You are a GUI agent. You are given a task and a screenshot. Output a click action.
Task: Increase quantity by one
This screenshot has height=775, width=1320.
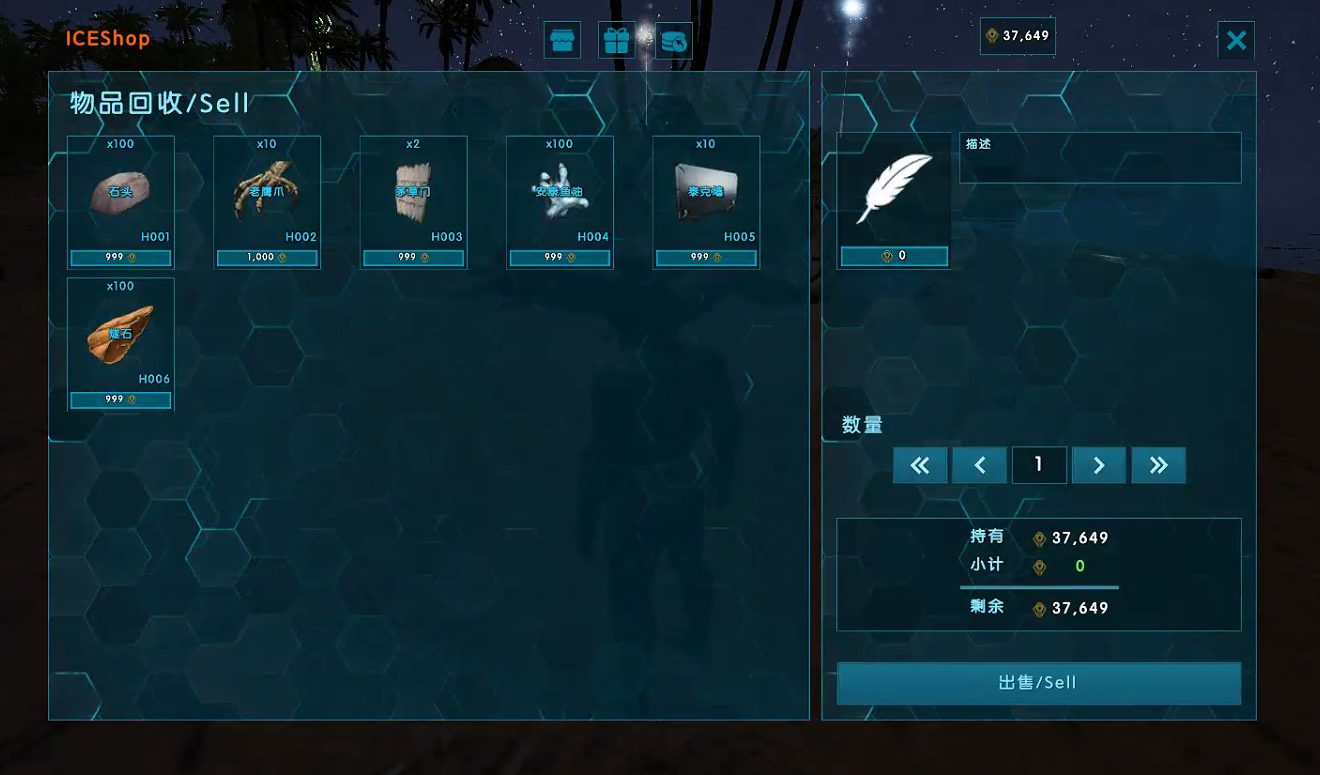point(1099,465)
